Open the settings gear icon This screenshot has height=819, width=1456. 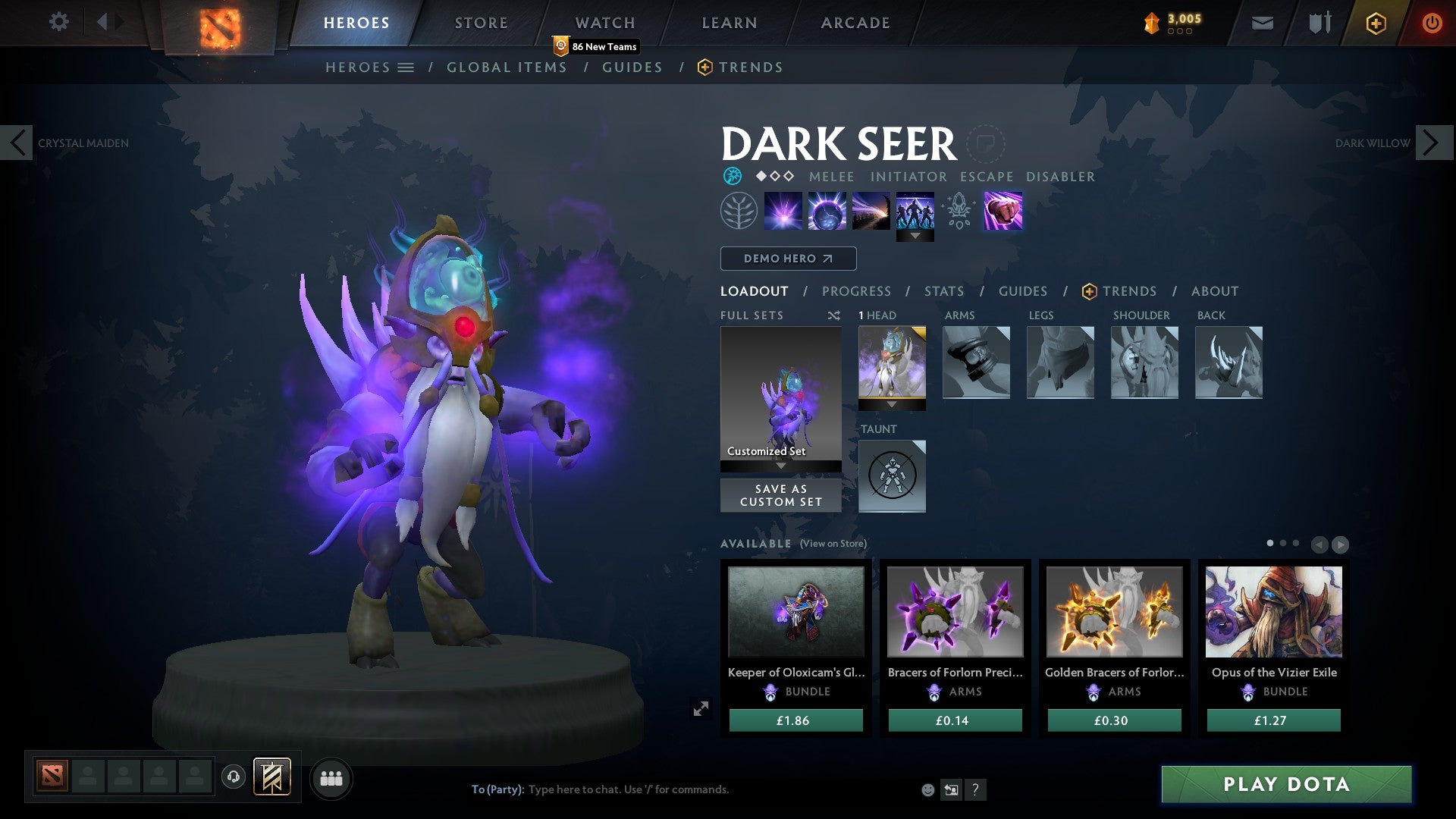(58, 22)
